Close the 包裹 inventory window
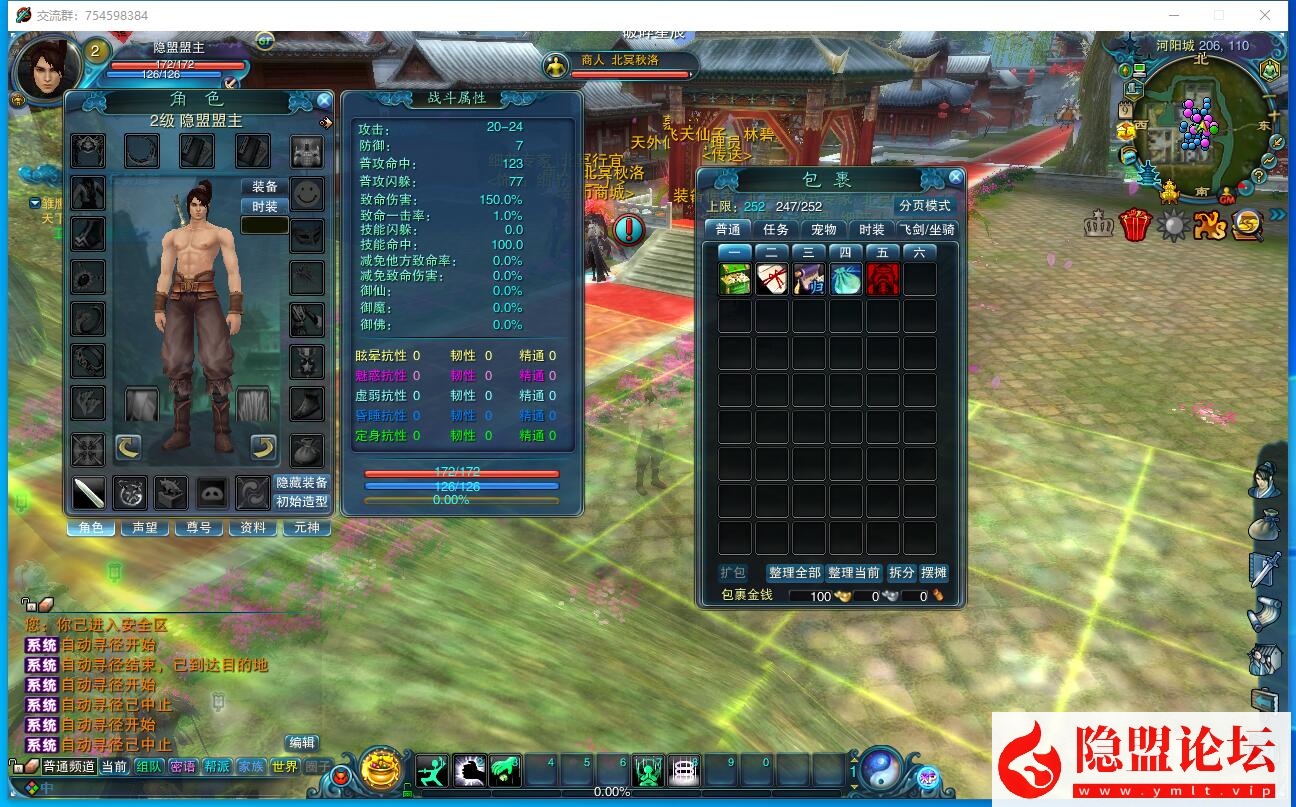 [x=956, y=178]
